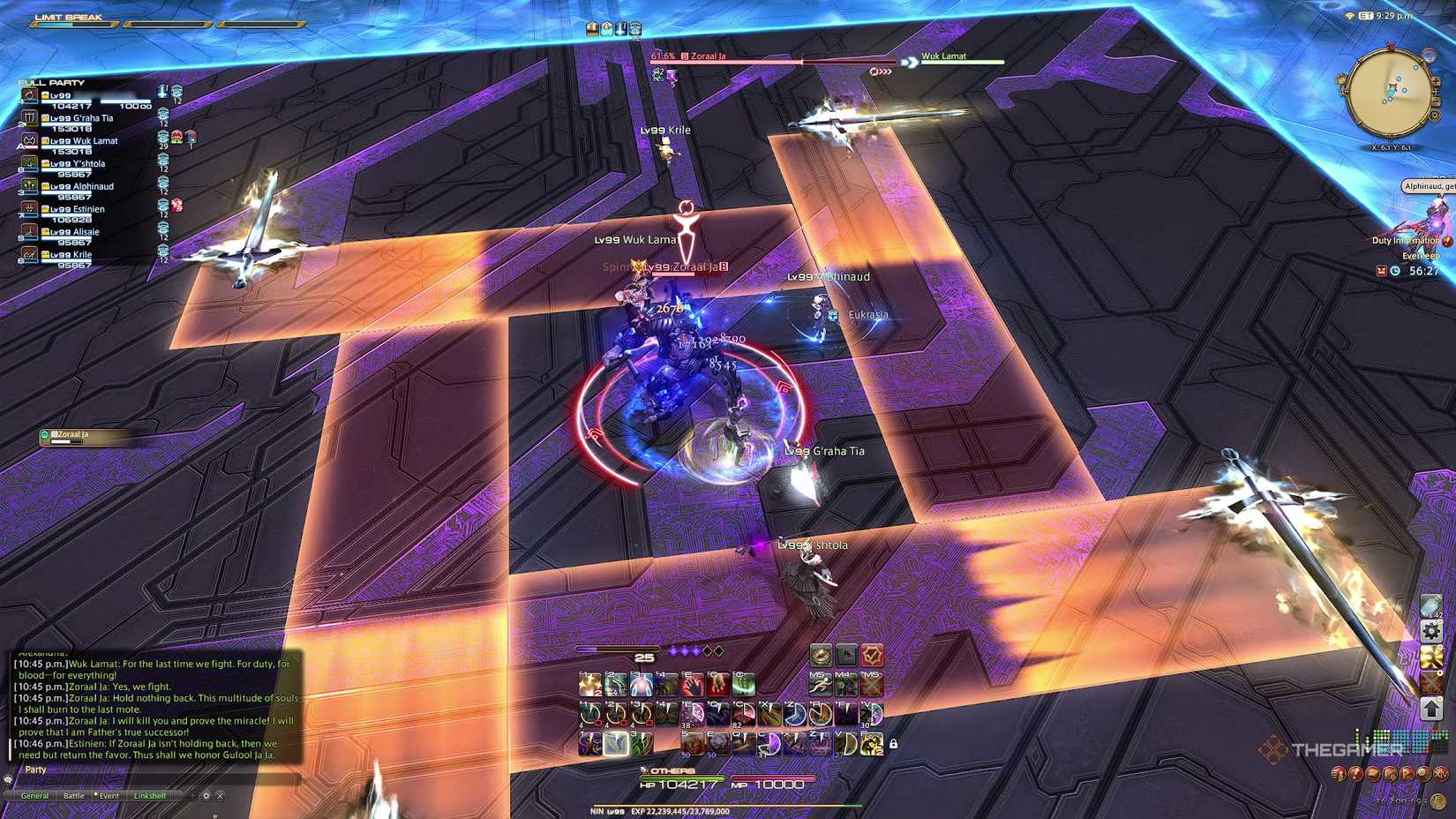
Task: Select Zoraal Ja in the enemy list
Action: [71, 434]
